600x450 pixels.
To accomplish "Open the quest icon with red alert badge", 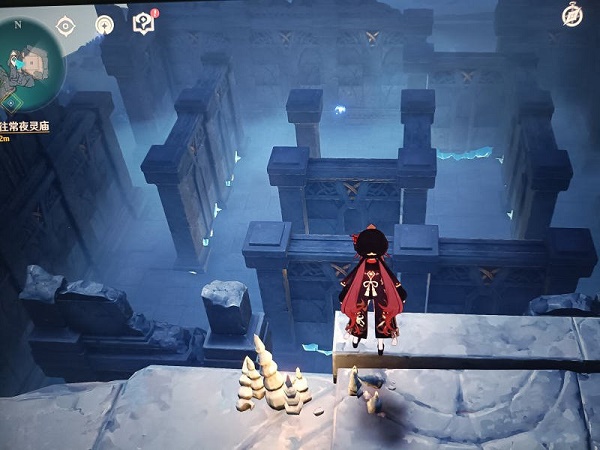I will 144,24.
